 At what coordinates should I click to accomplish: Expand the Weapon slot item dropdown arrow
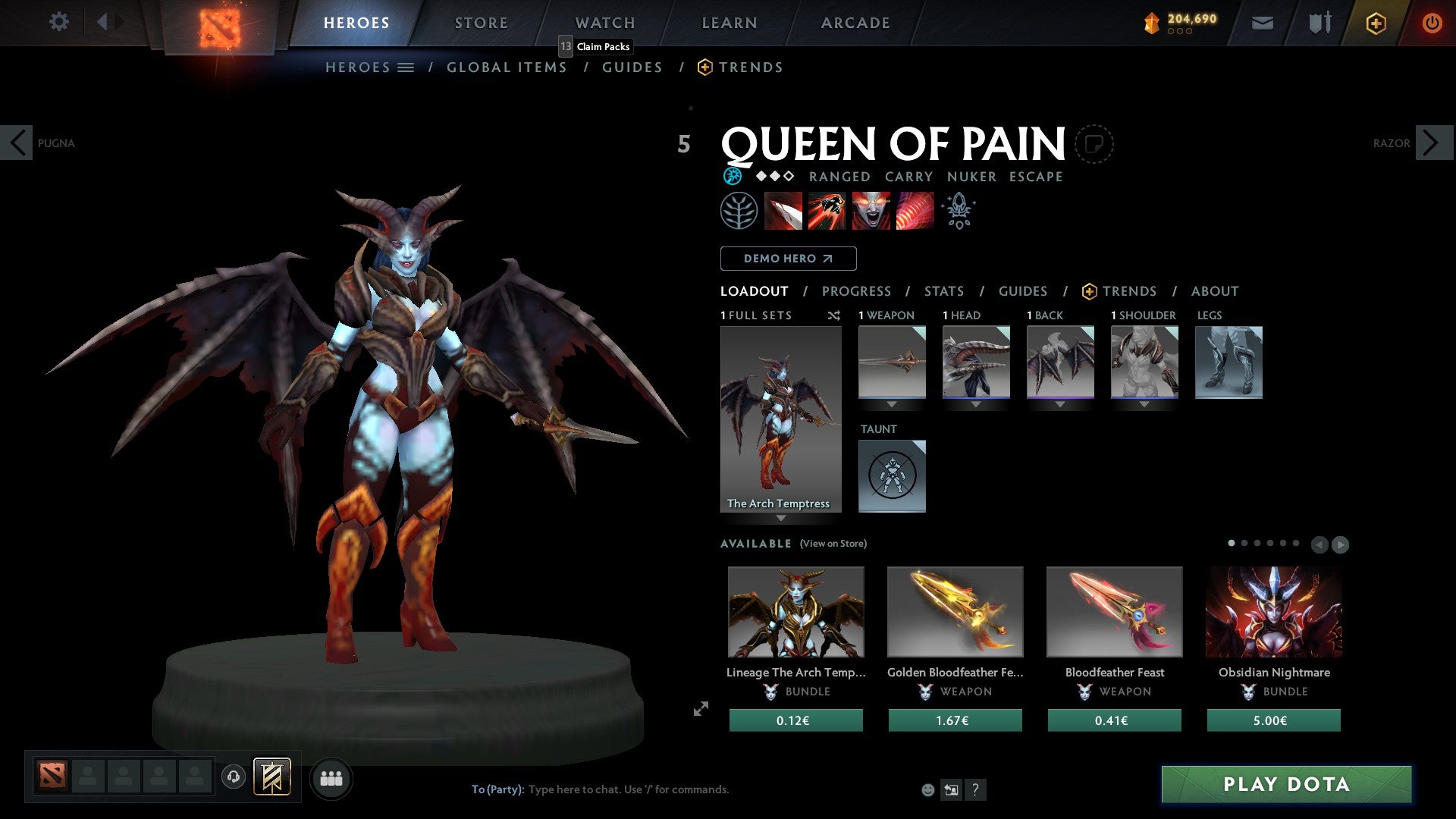(x=892, y=404)
